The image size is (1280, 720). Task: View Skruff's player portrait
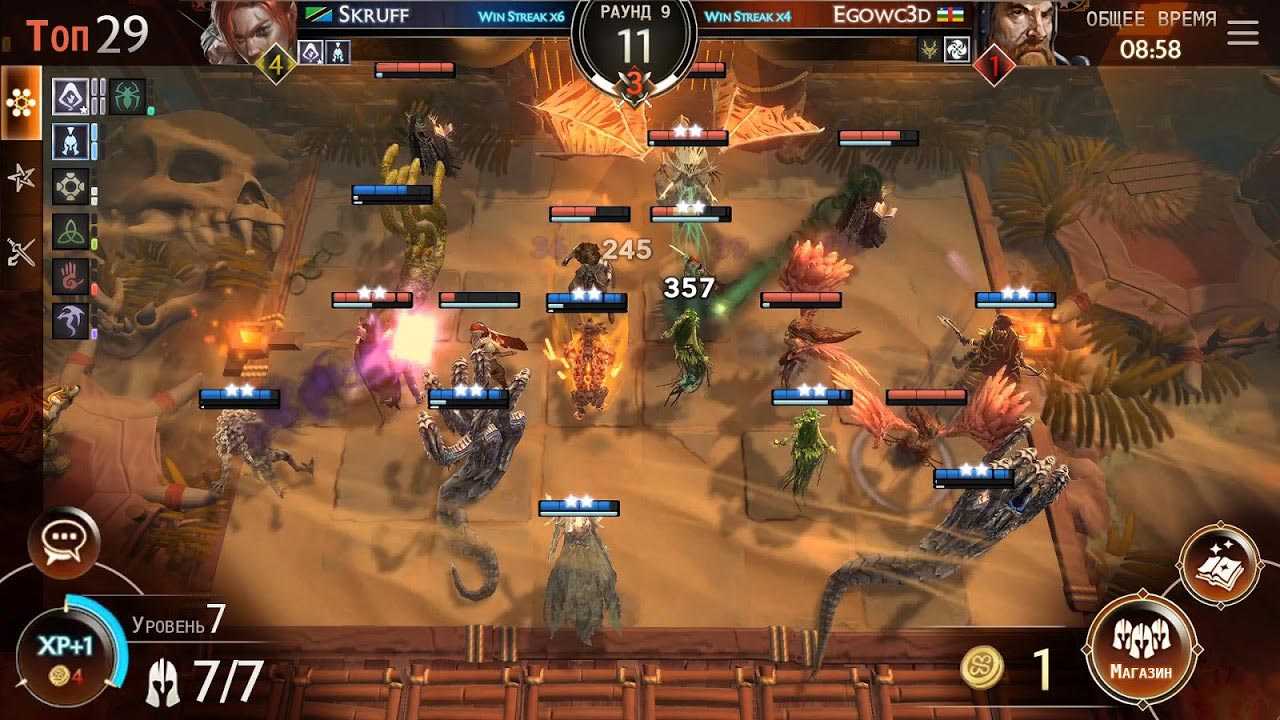coord(249,32)
